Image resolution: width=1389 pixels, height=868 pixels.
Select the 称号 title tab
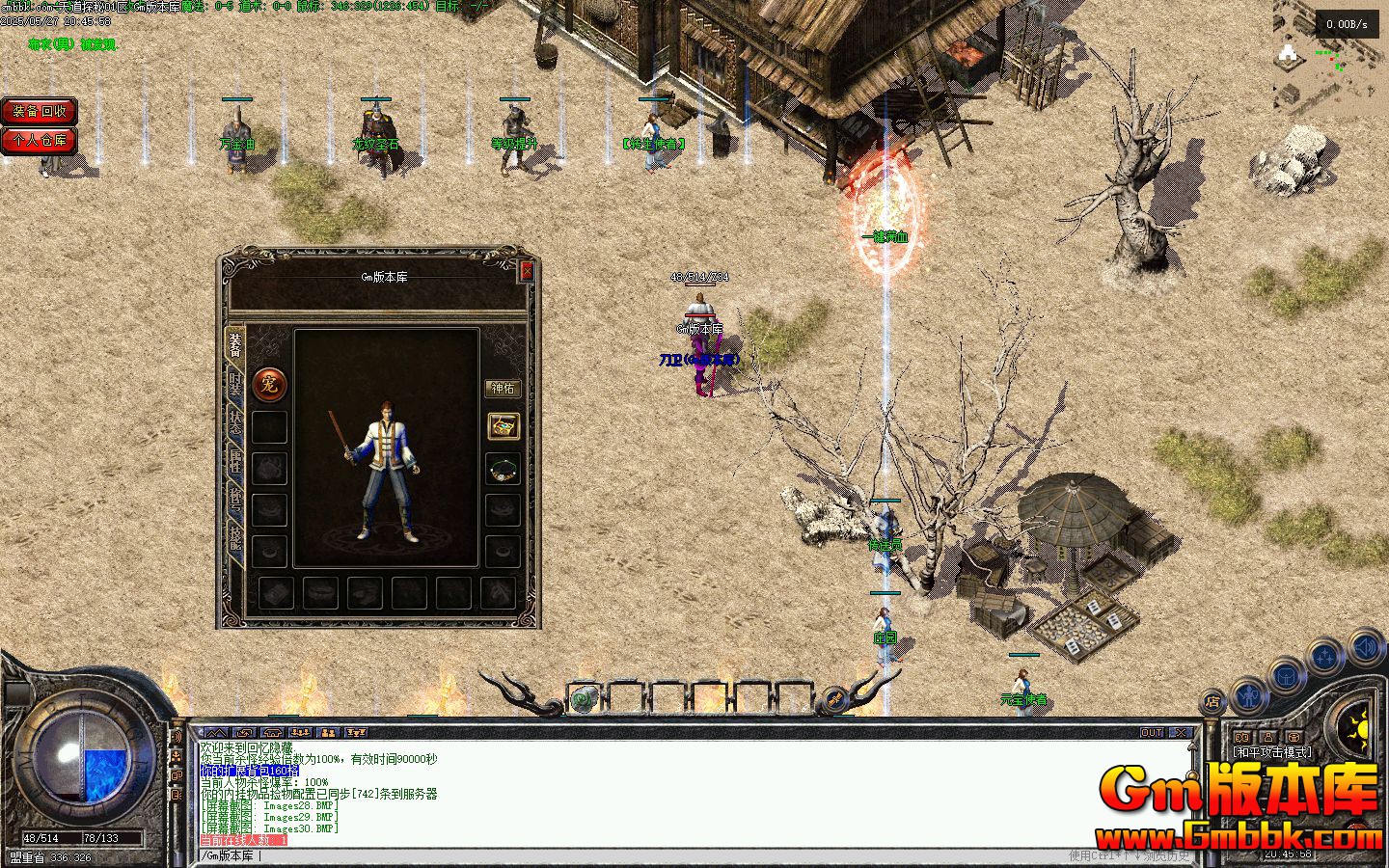234,499
